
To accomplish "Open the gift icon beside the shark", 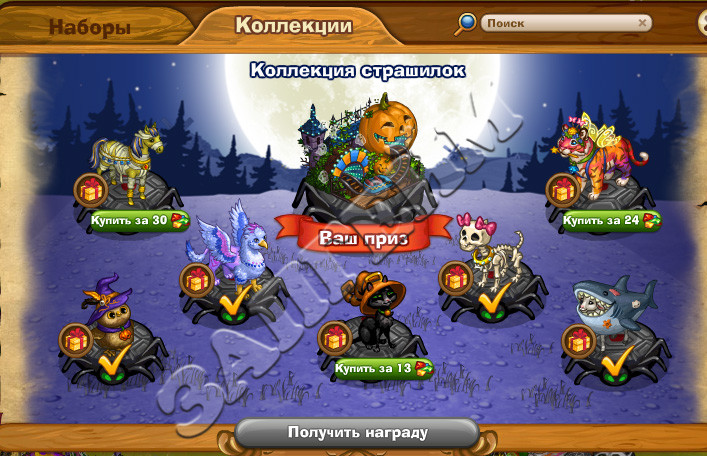I will pyautogui.click(x=577, y=340).
